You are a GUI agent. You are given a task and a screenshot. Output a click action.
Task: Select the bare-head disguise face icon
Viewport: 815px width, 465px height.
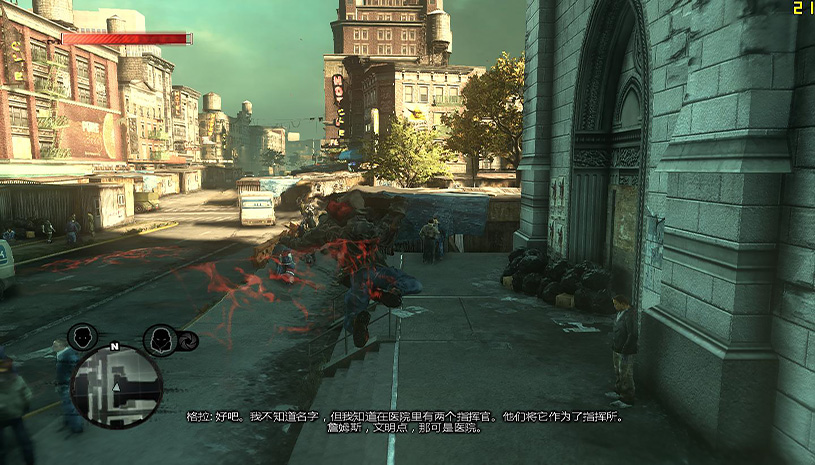tap(82, 337)
